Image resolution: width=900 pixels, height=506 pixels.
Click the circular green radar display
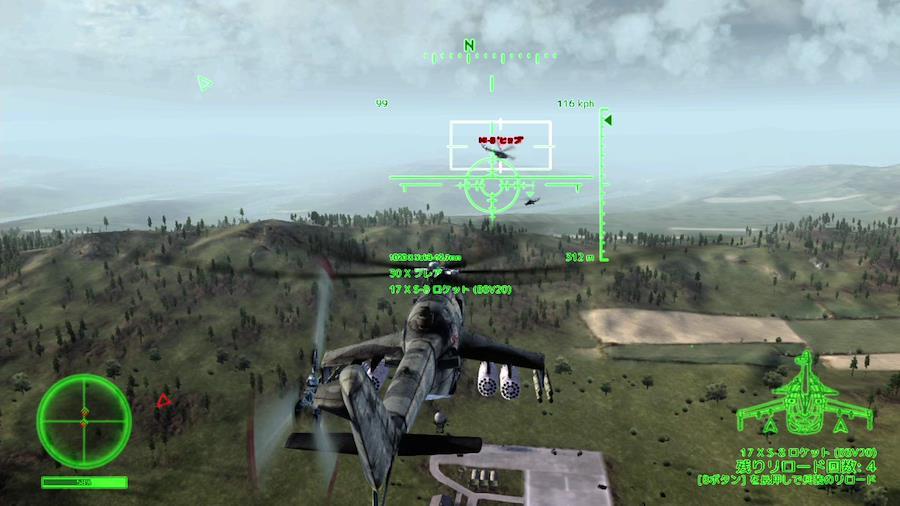(x=84, y=421)
